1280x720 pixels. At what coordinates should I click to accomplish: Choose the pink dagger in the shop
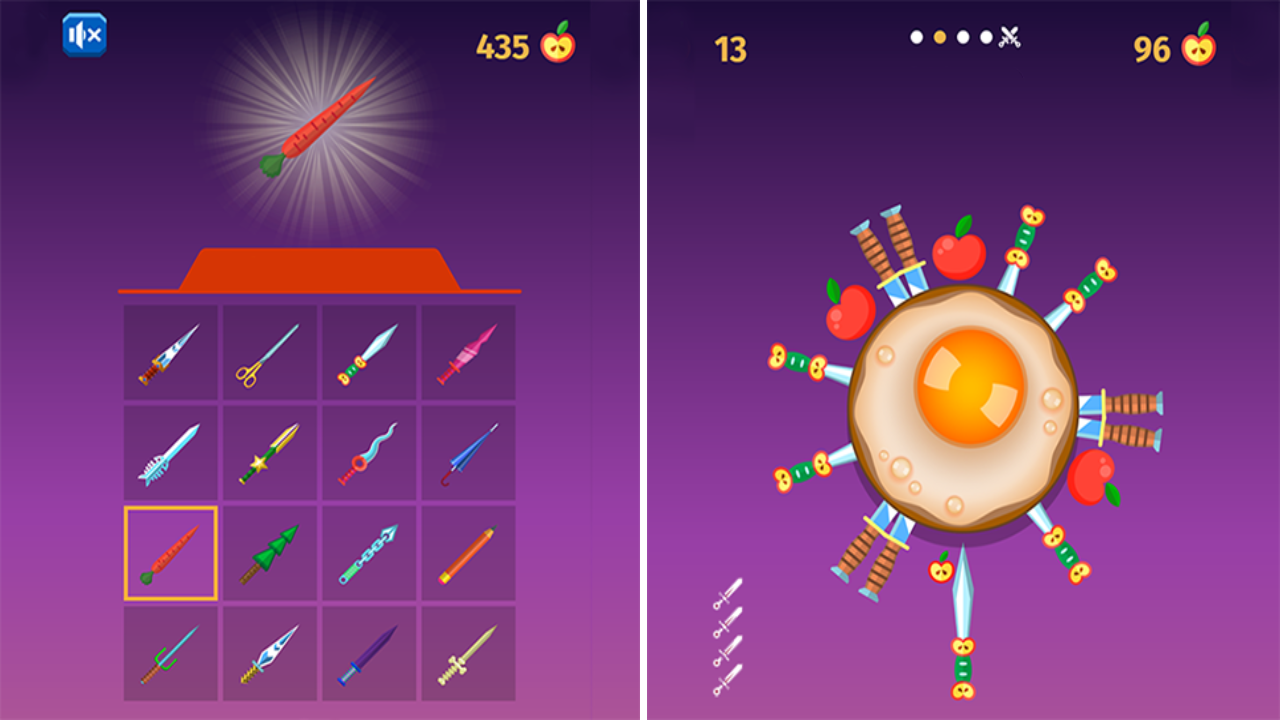pyautogui.click(x=468, y=350)
